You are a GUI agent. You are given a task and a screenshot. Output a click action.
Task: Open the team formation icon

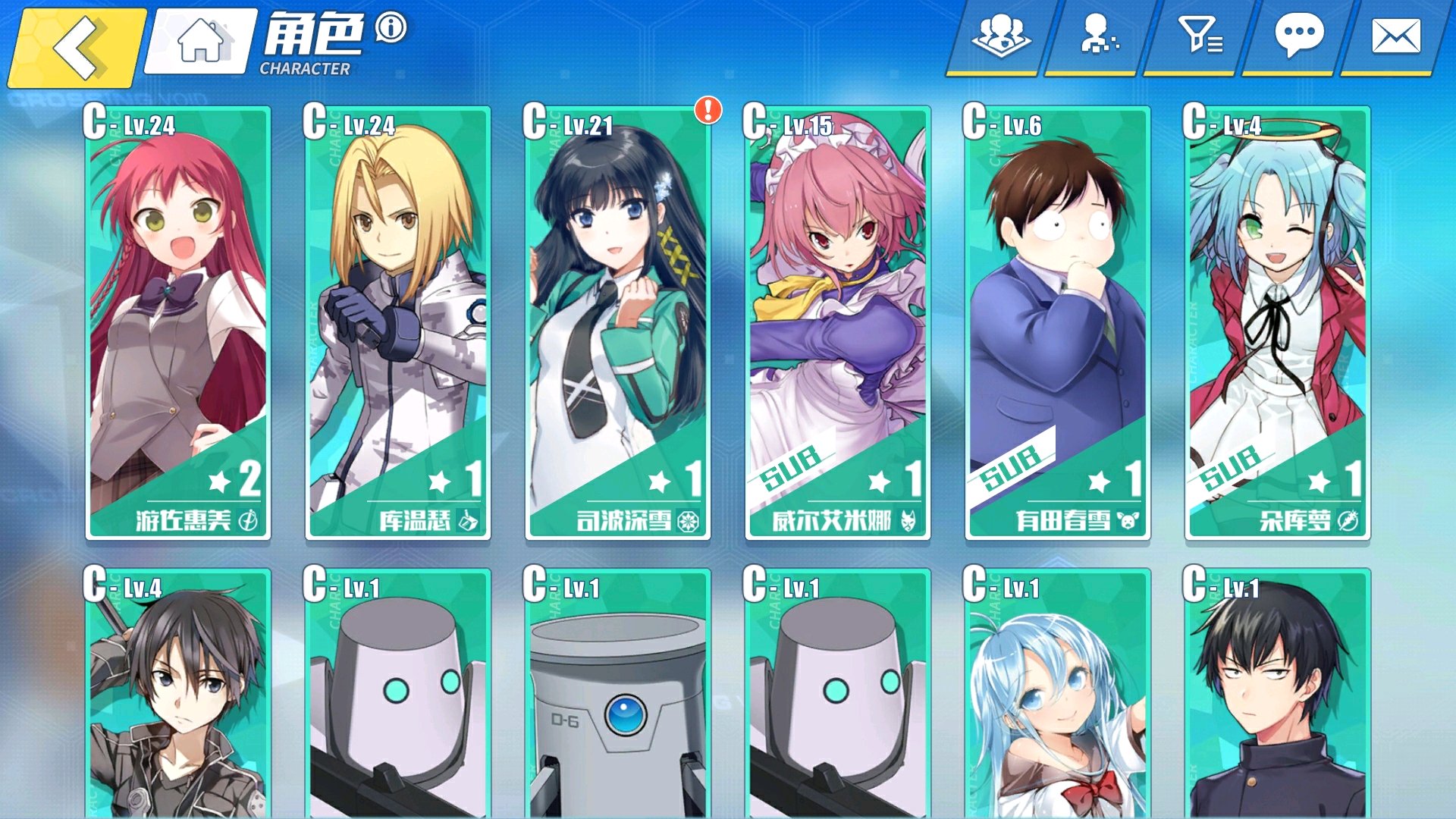point(1000,36)
